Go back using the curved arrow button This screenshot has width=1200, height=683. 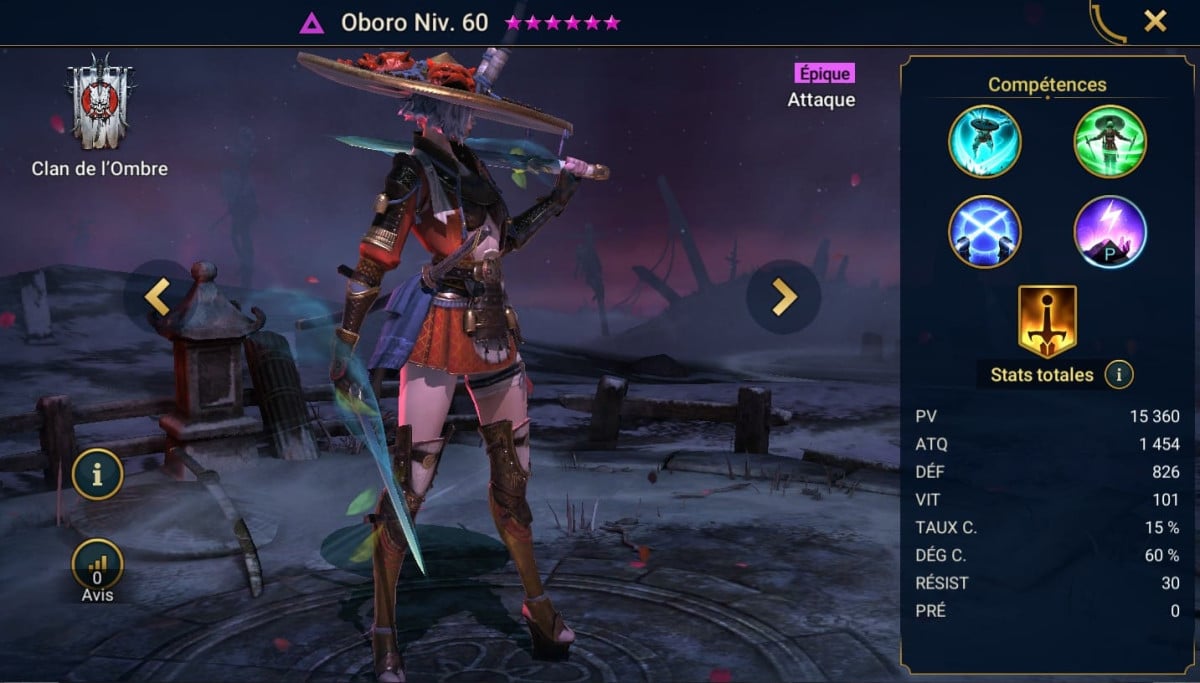coord(1107,22)
